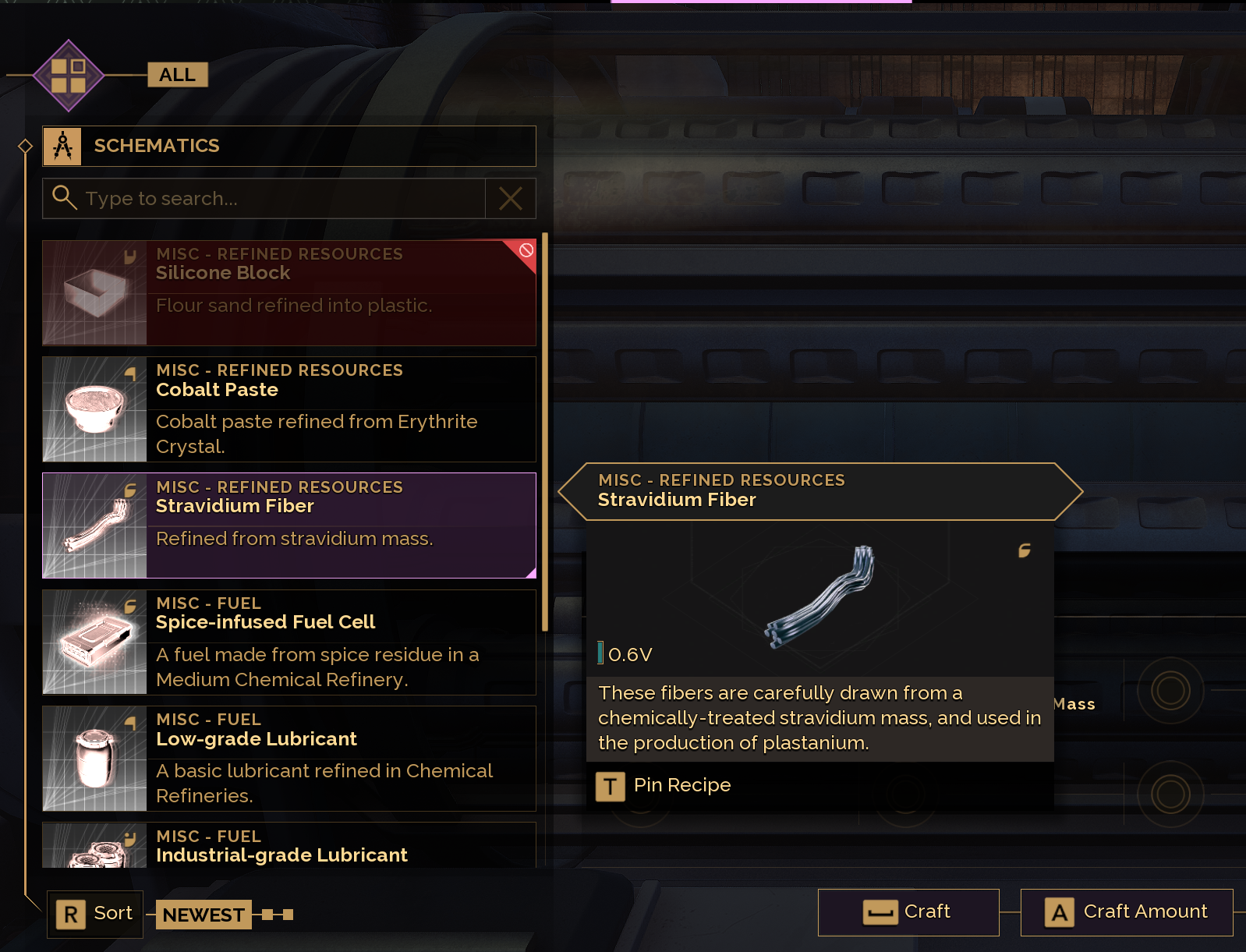Click the category grid diamond icon
The image size is (1246, 952).
click(x=69, y=76)
